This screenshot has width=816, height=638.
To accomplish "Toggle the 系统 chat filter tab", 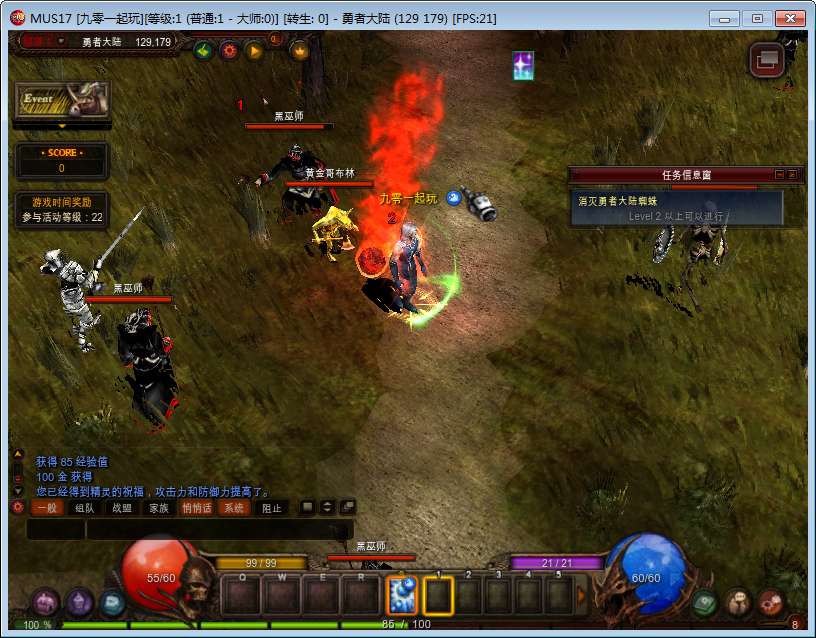I will (x=233, y=508).
